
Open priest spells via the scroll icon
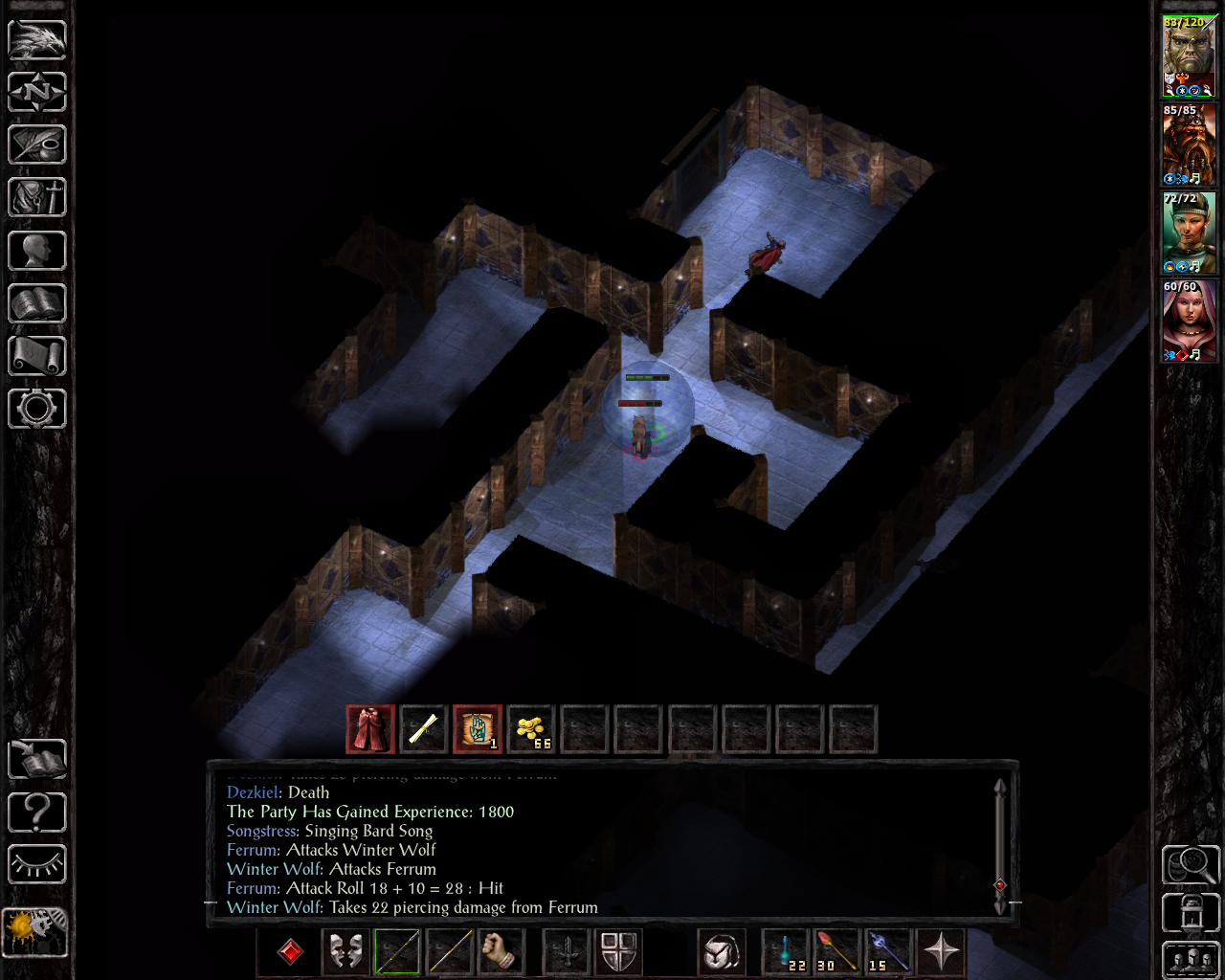click(x=36, y=356)
